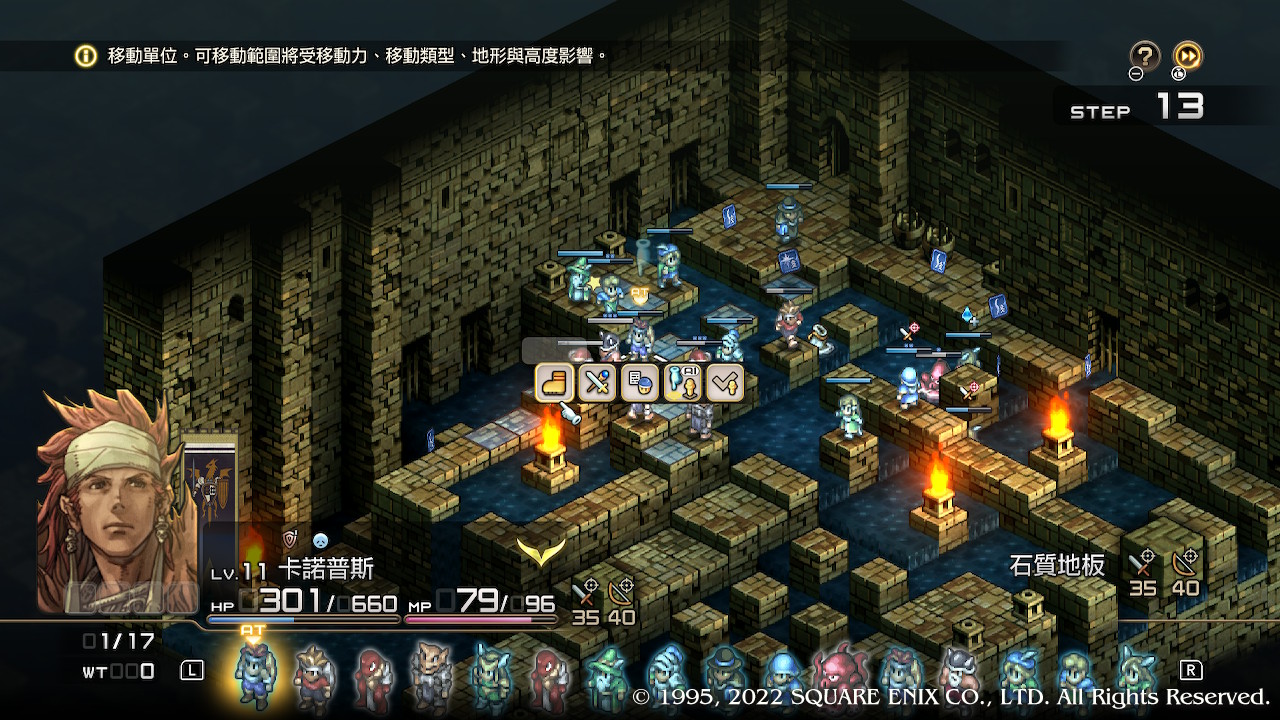Open the unit status sheet command

tap(640, 382)
